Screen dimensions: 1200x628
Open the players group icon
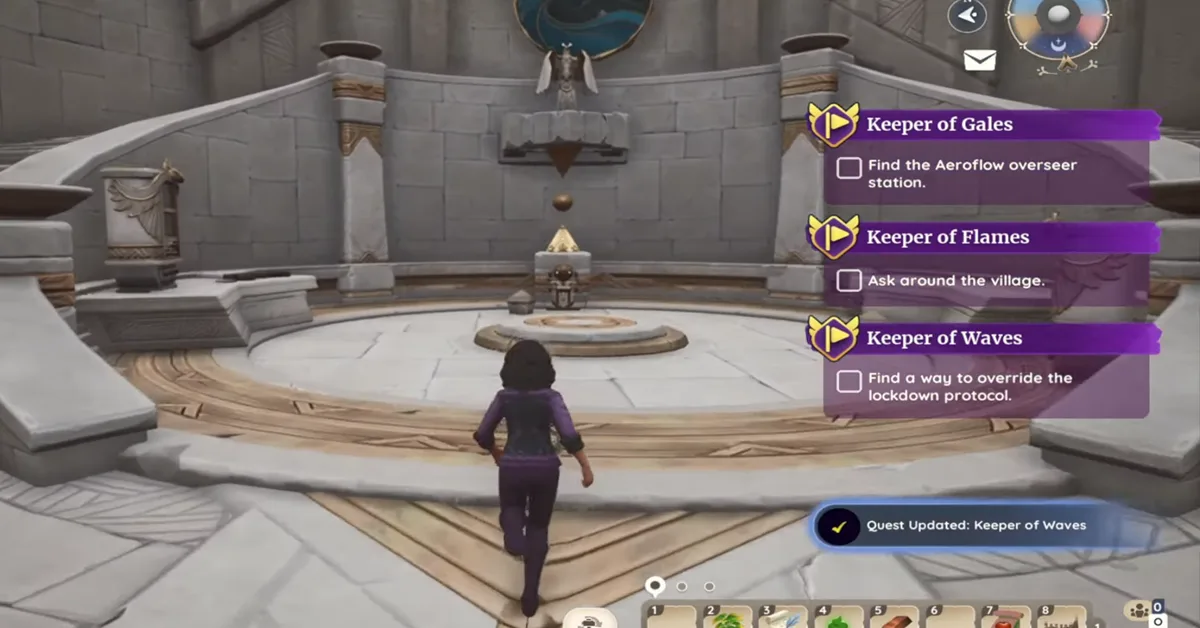(1138, 611)
